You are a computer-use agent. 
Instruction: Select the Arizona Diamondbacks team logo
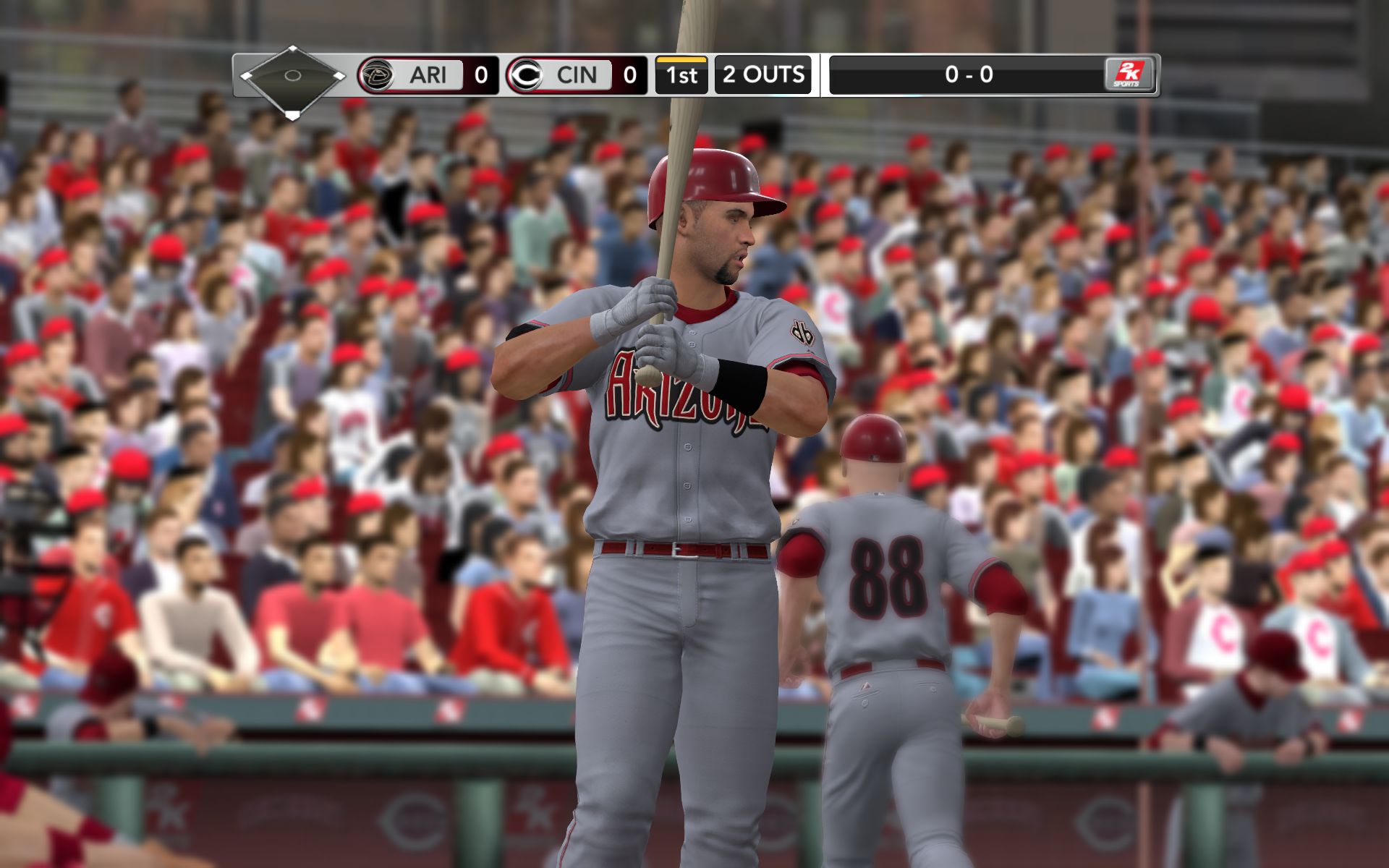tap(376, 75)
